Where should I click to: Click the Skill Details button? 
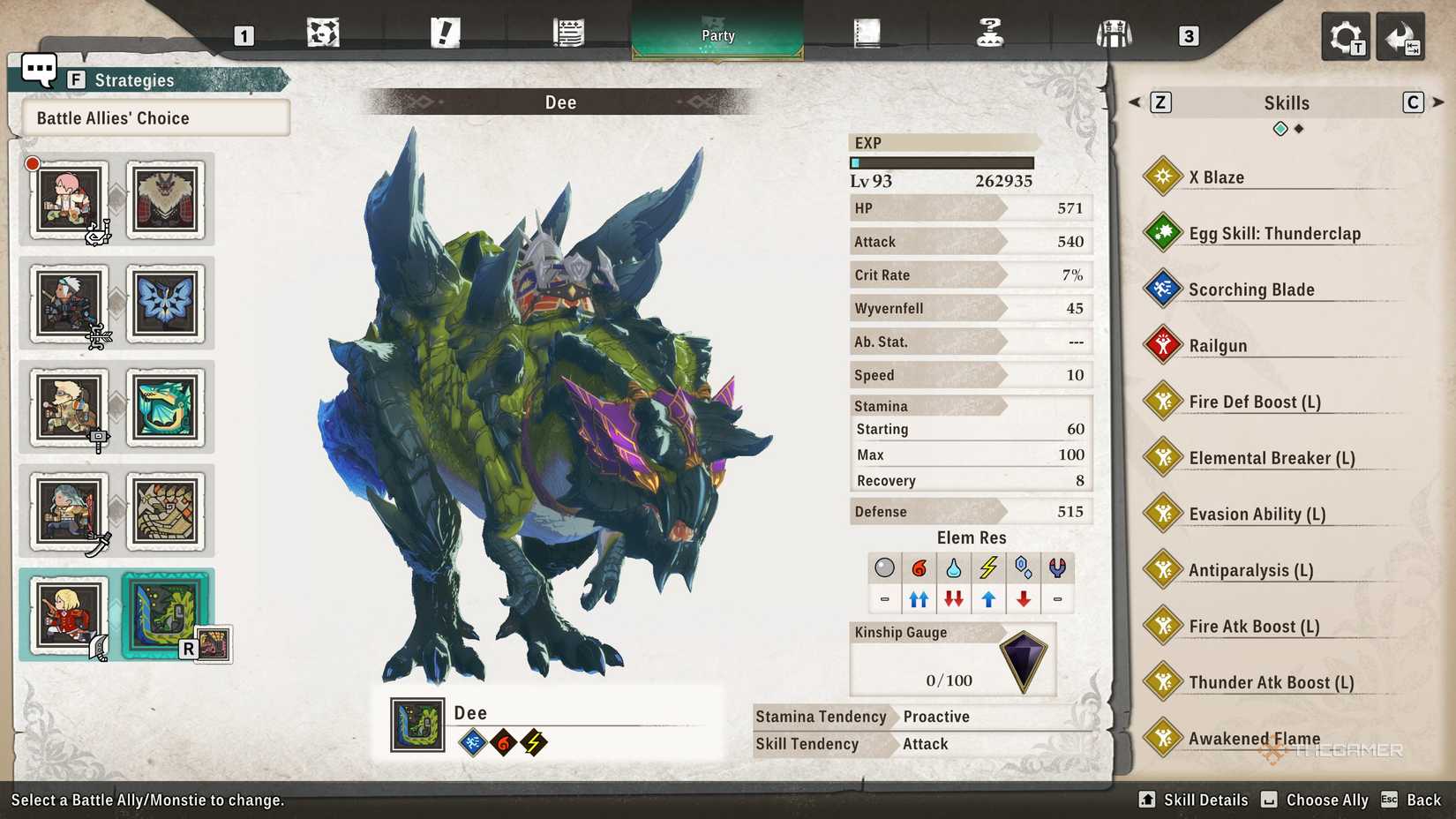[x=1196, y=800]
